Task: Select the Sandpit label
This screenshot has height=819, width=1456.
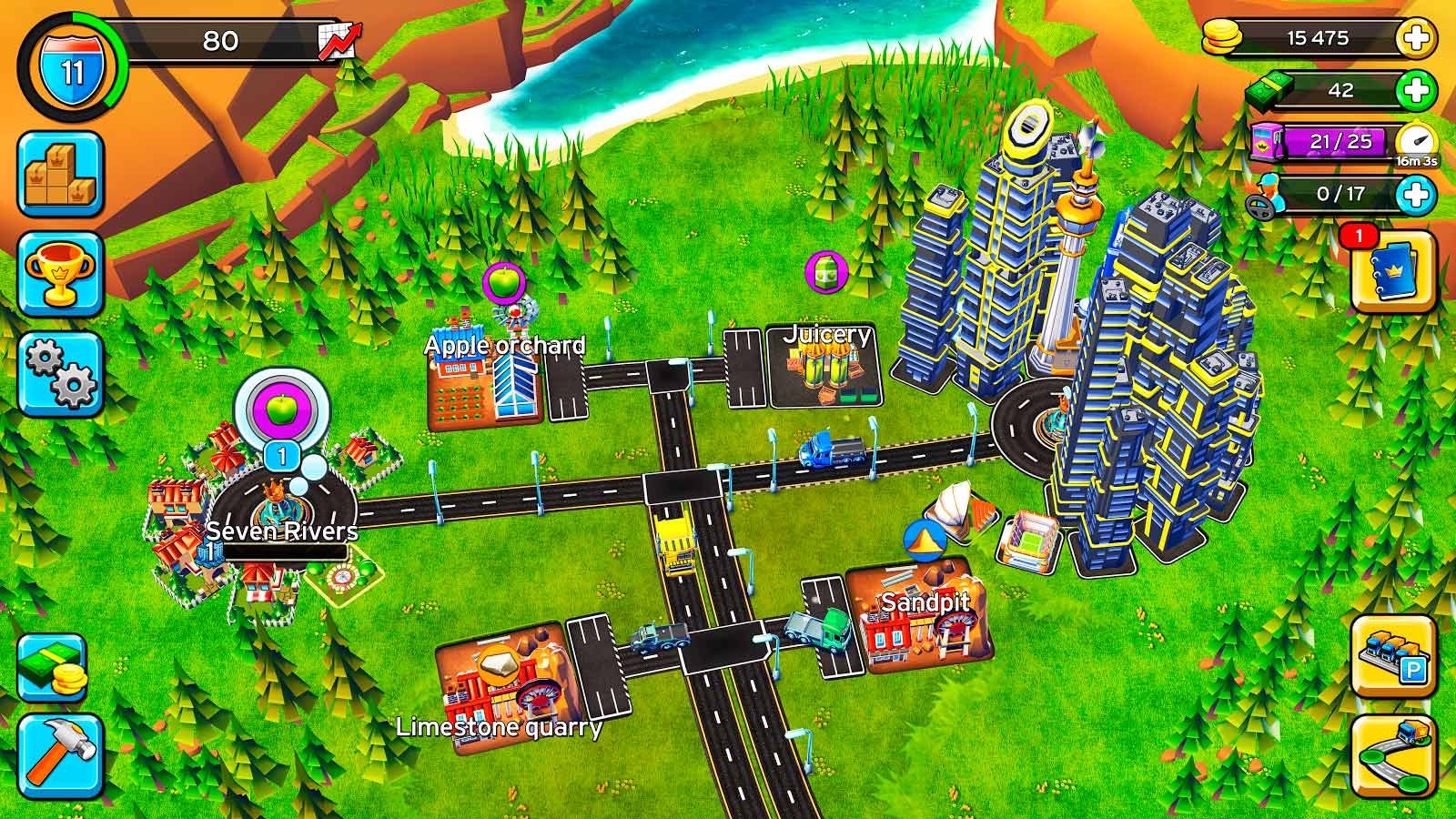Action: 925,602
